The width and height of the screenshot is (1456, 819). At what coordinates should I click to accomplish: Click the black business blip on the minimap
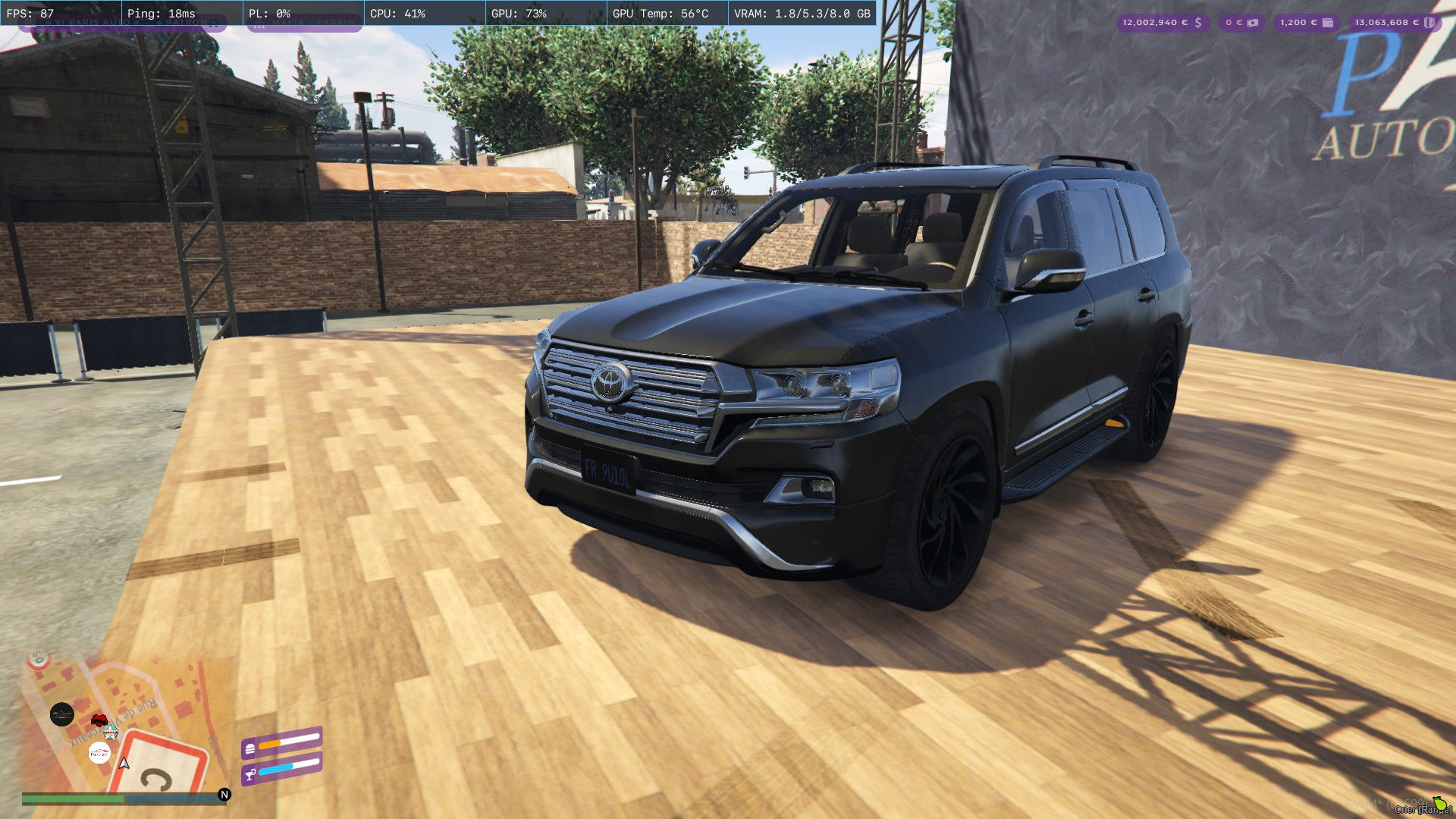click(63, 714)
